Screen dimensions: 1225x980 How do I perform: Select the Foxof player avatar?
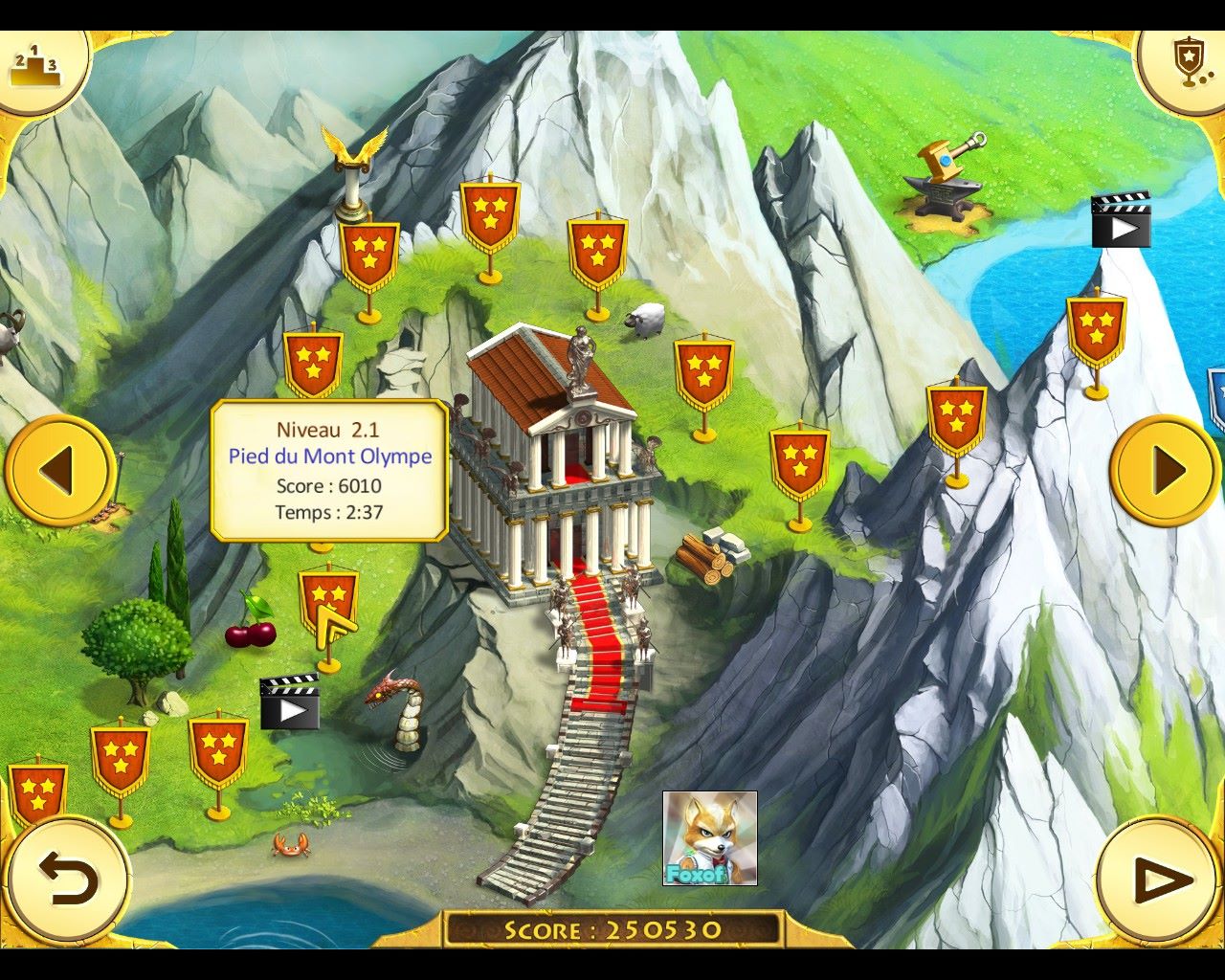(x=709, y=838)
